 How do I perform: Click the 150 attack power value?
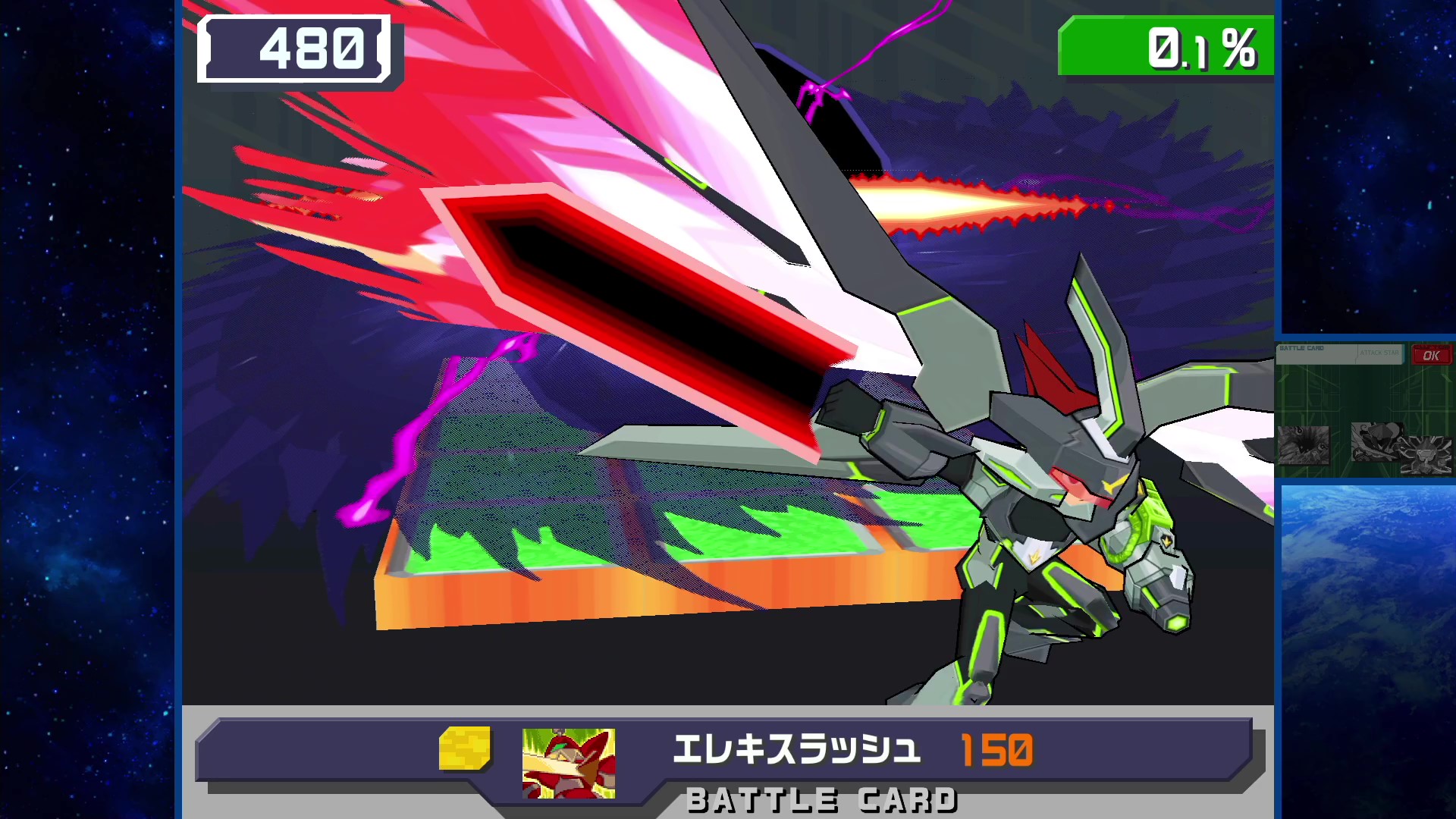pyautogui.click(x=997, y=747)
